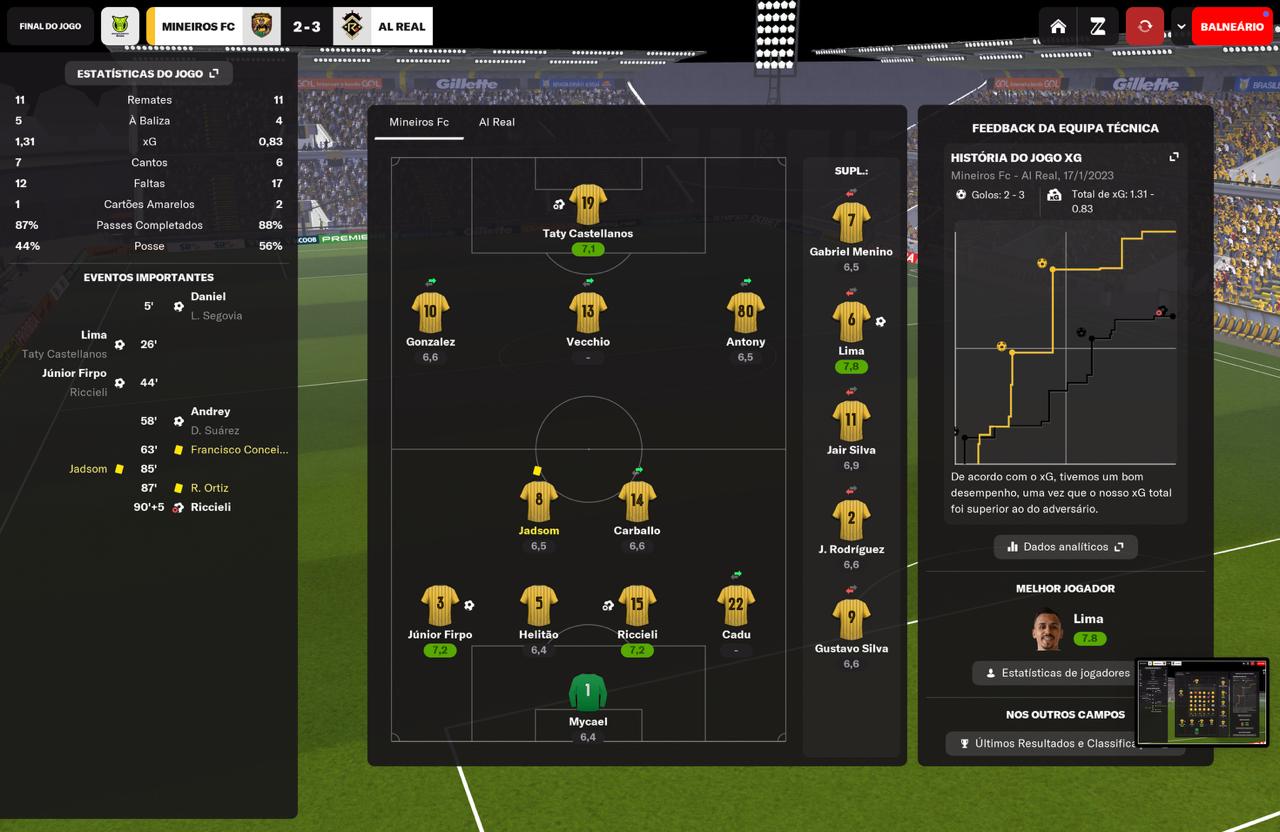Expand the xG match story chart
The width and height of the screenshot is (1280, 832).
(x=1174, y=157)
